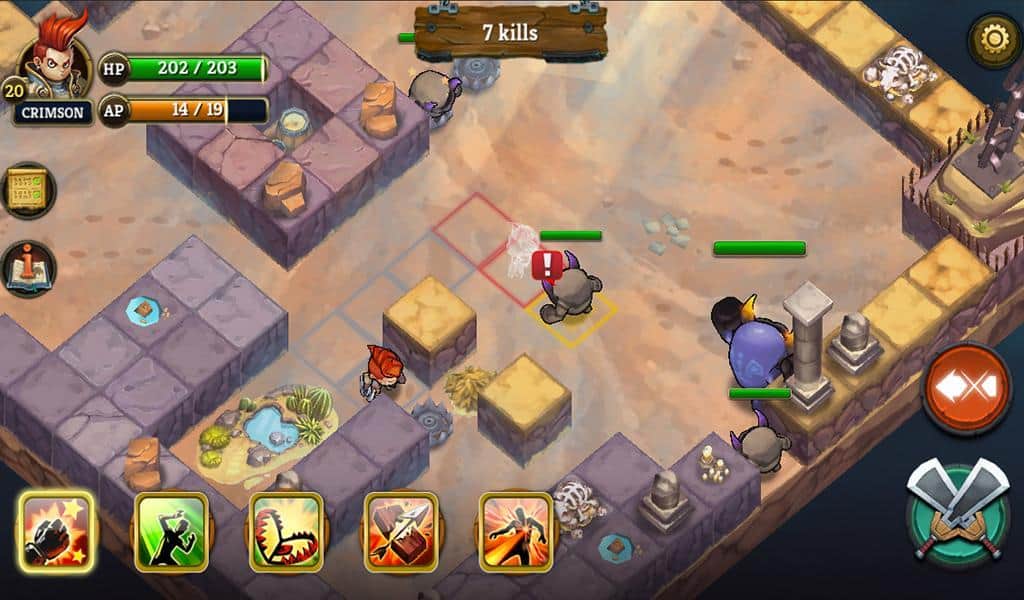Select the bear trap ability
Image resolution: width=1024 pixels, height=600 pixels.
(x=285, y=531)
